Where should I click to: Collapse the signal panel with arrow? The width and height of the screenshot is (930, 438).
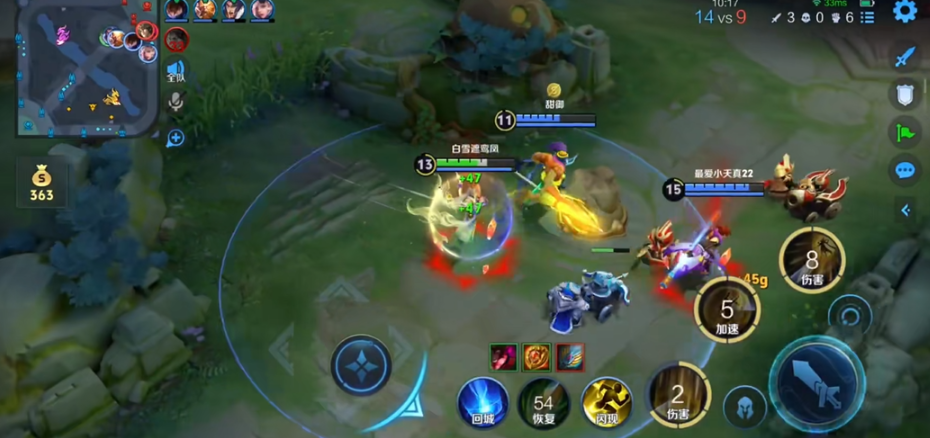905,210
